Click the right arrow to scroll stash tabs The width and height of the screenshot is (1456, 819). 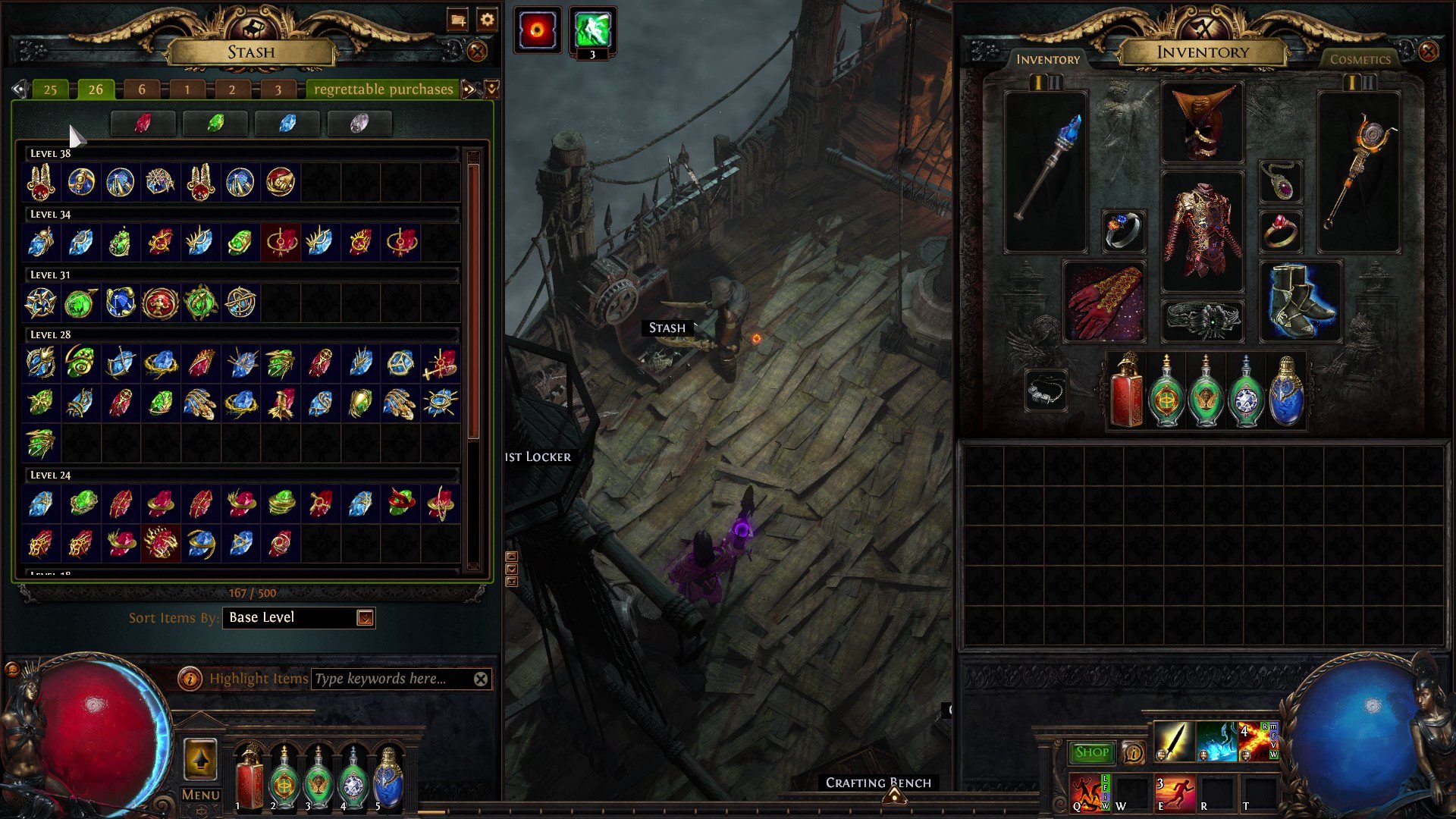click(x=469, y=89)
